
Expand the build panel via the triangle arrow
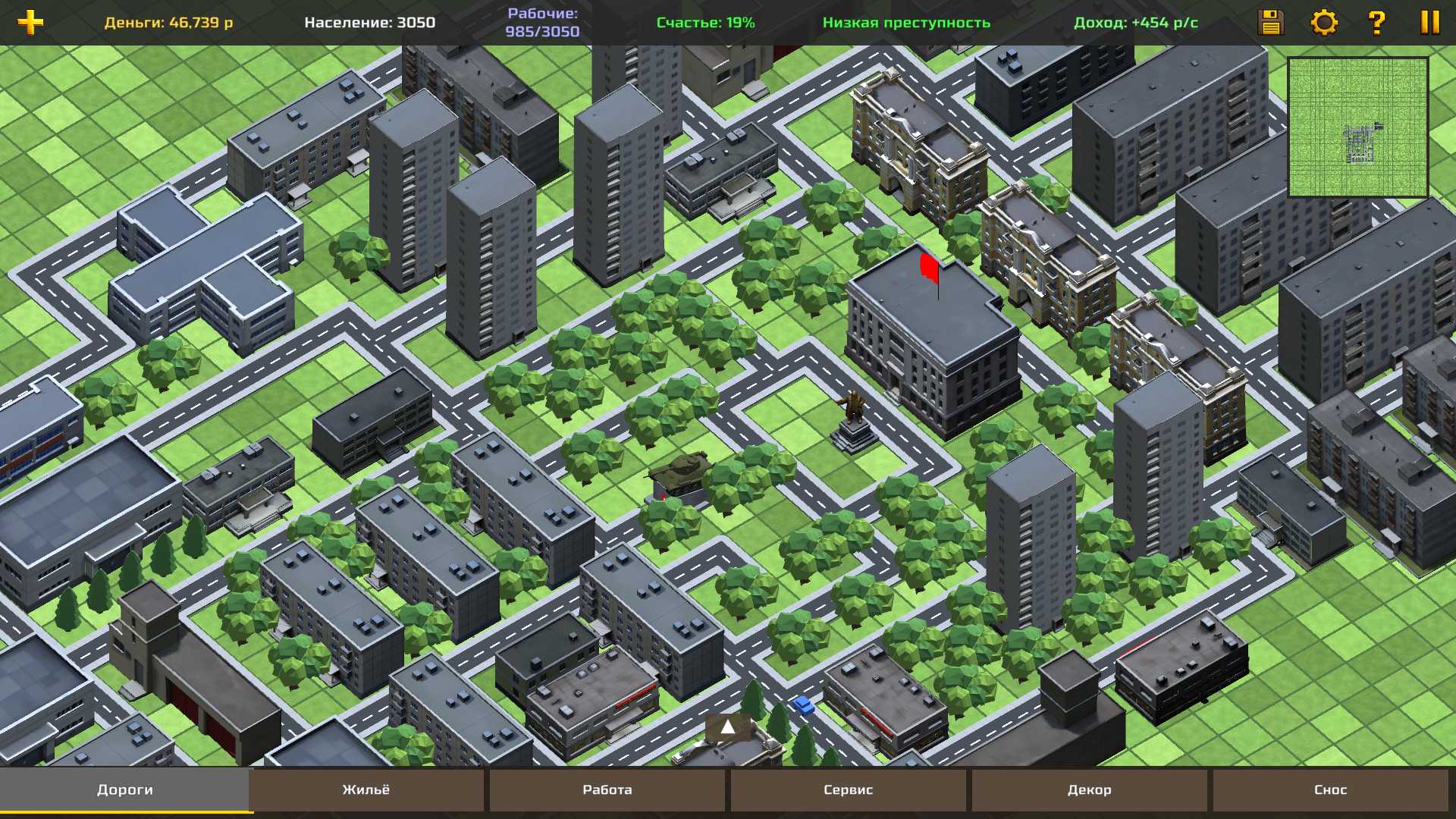click(728, 726)
